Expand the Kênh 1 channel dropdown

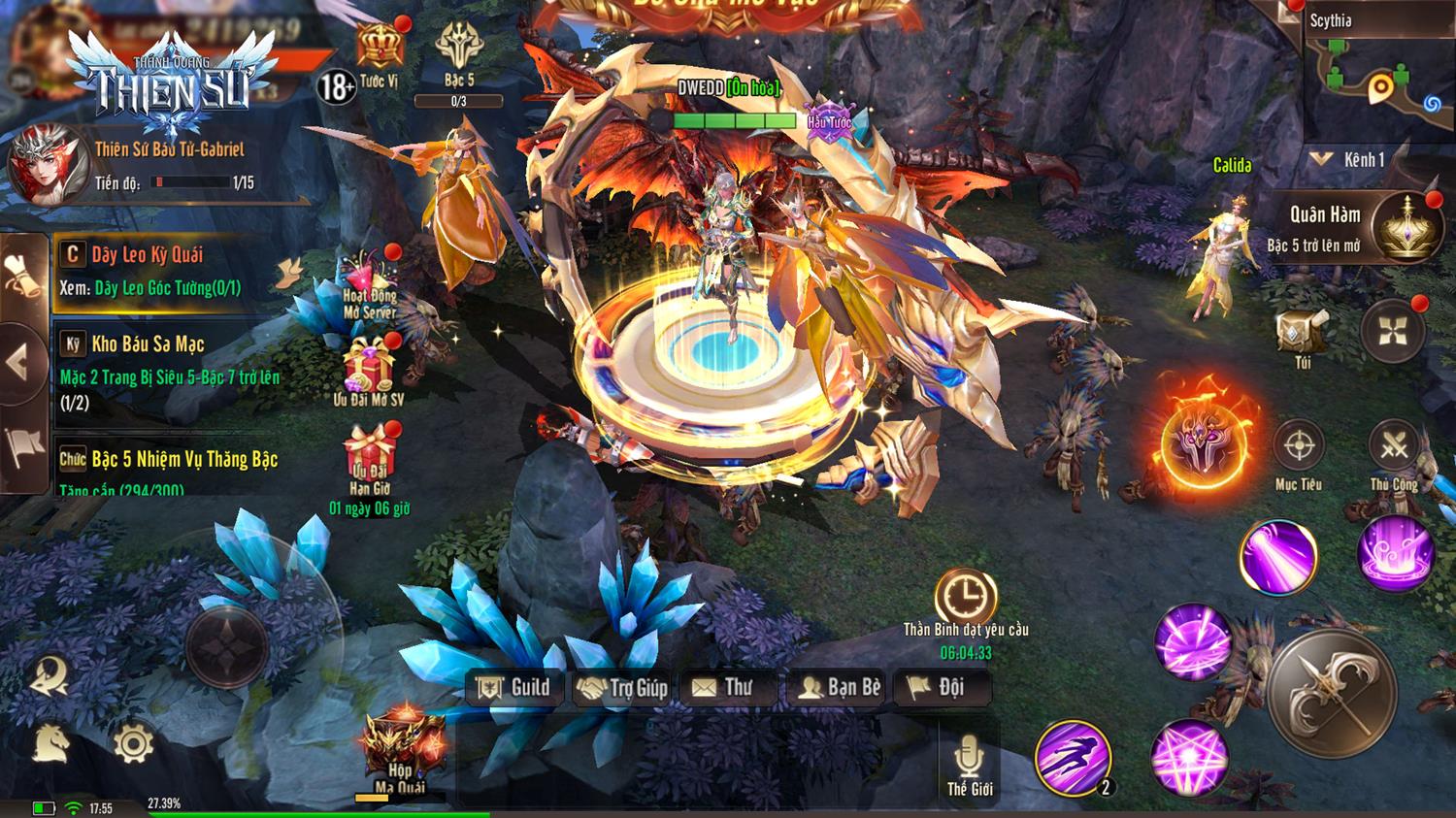coord(1349,160)
